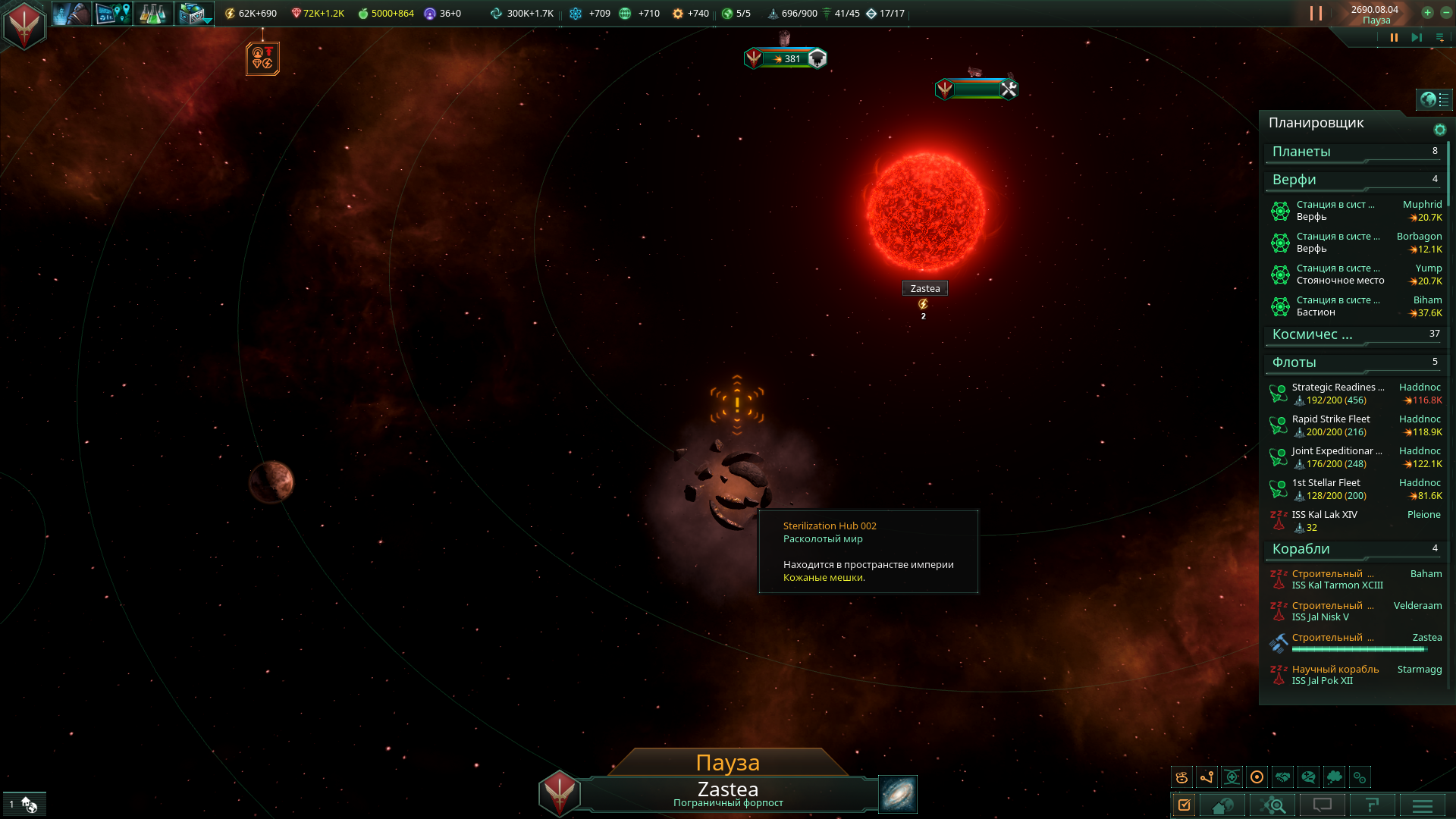
Task: Decrease game speed with the minus button
Action: (x=1445, y=12)
